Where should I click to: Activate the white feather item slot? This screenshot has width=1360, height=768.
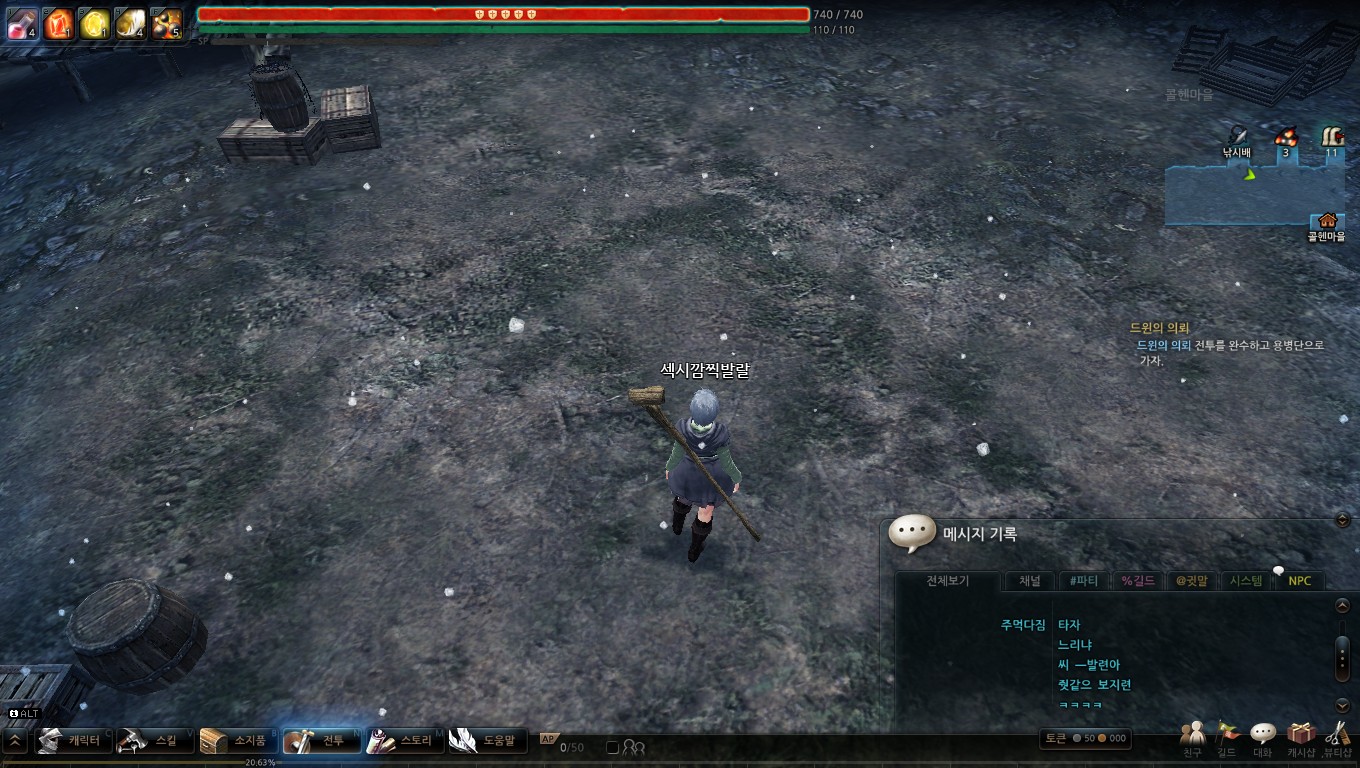pyautogui.click(x=130, y=23)
